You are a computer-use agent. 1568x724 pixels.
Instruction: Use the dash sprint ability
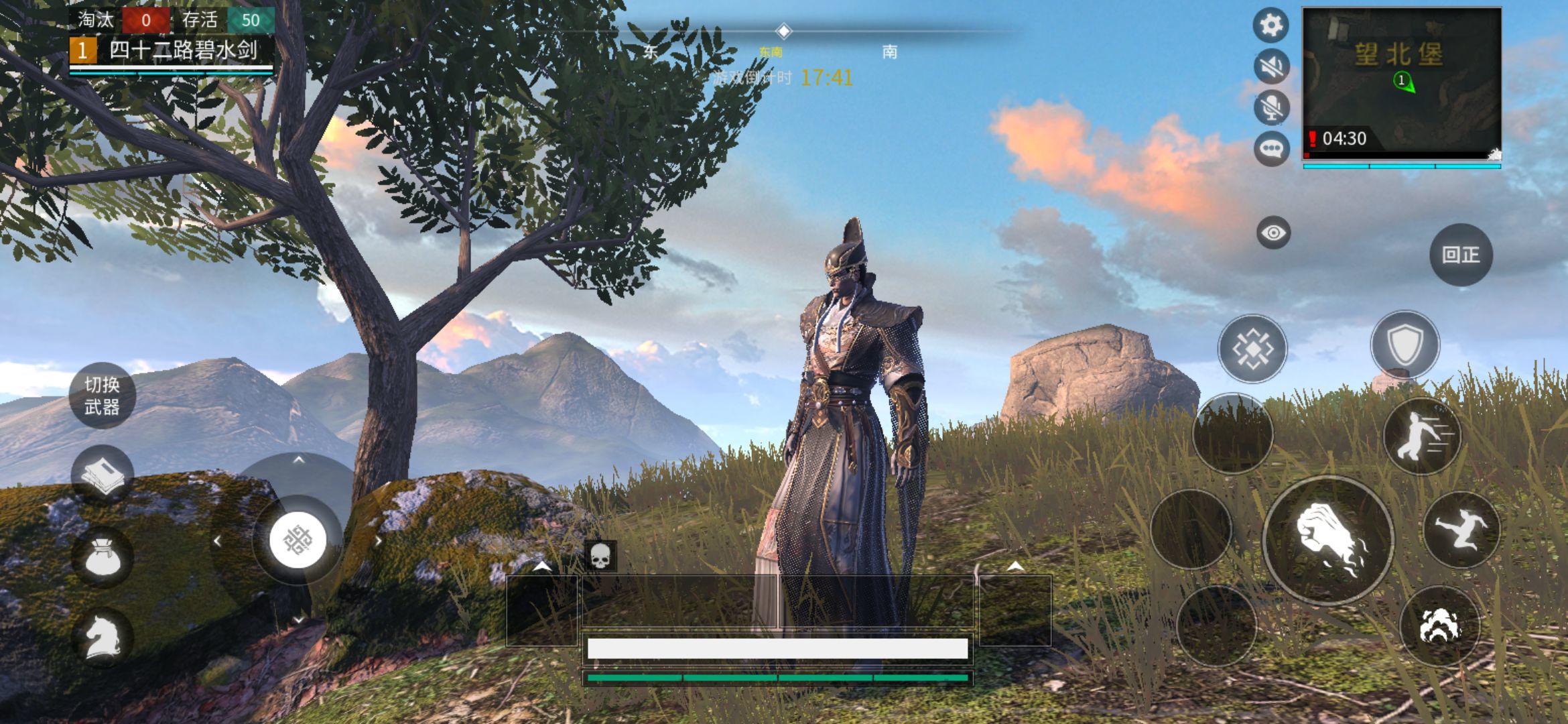(1422, 436)
